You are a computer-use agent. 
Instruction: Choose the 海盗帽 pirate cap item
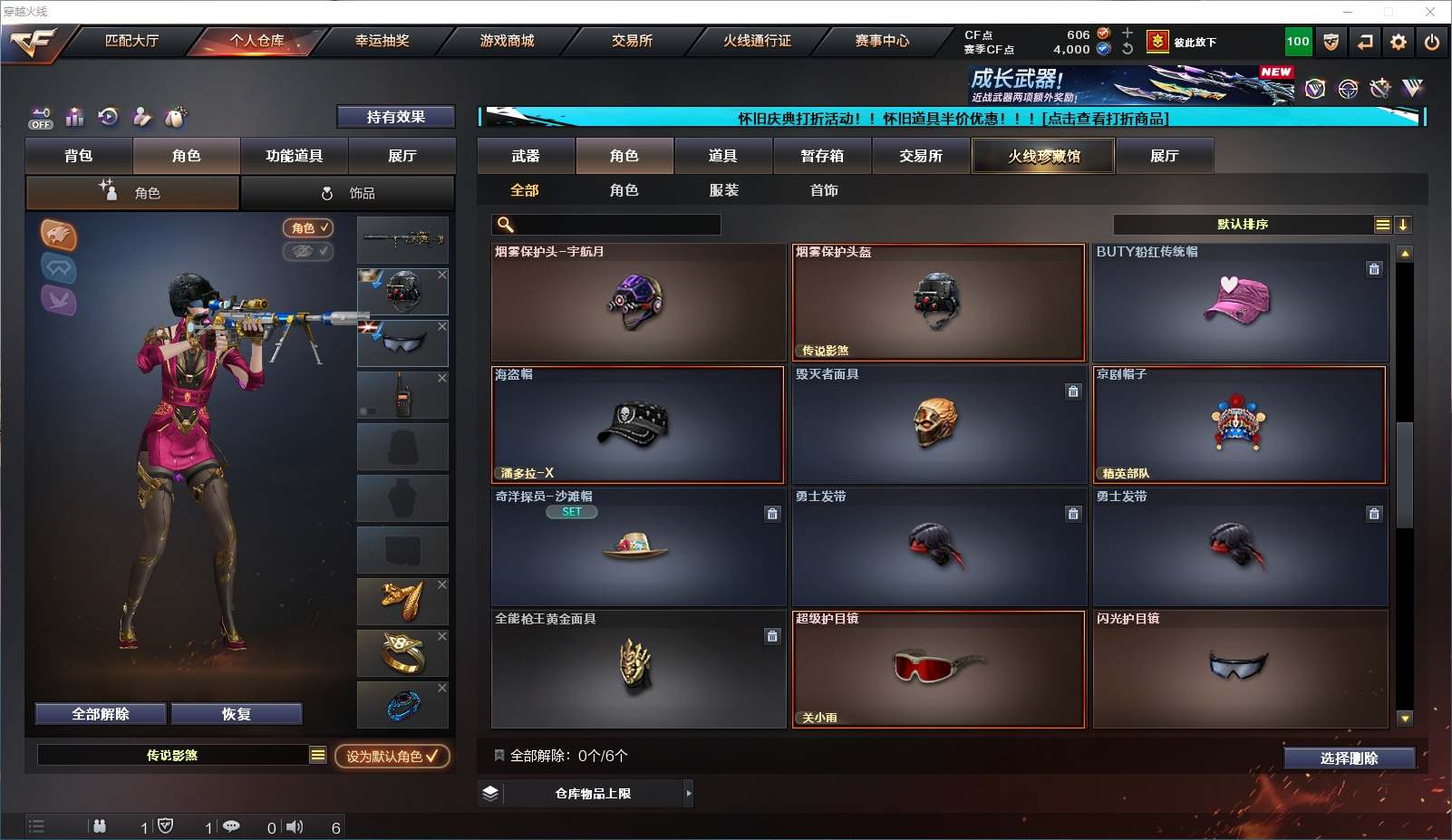click(x=637, y=425)
